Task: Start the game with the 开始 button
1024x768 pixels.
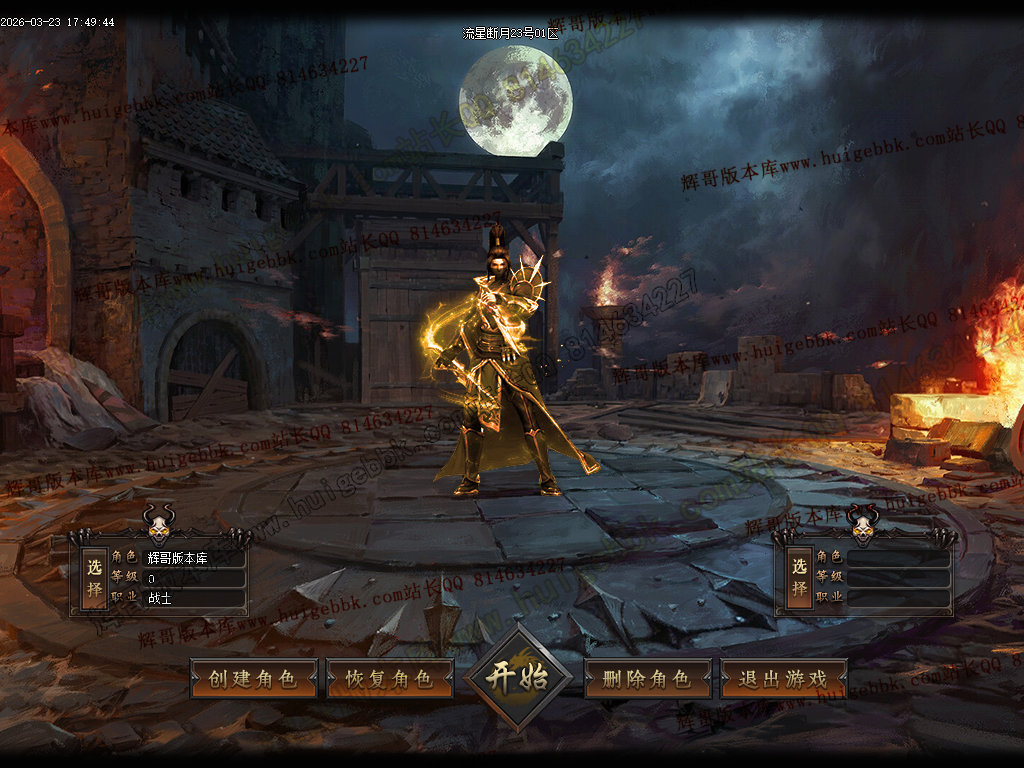Action: 517,677
